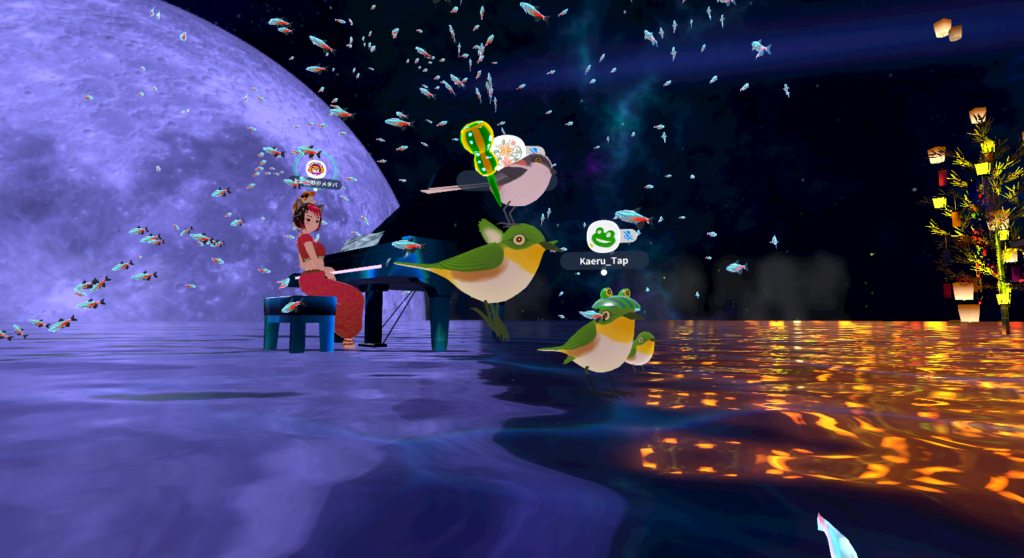Viewport: 1024px width, 558px height.
Task: Click the pianist's orange profile icon
Action: 314,168
